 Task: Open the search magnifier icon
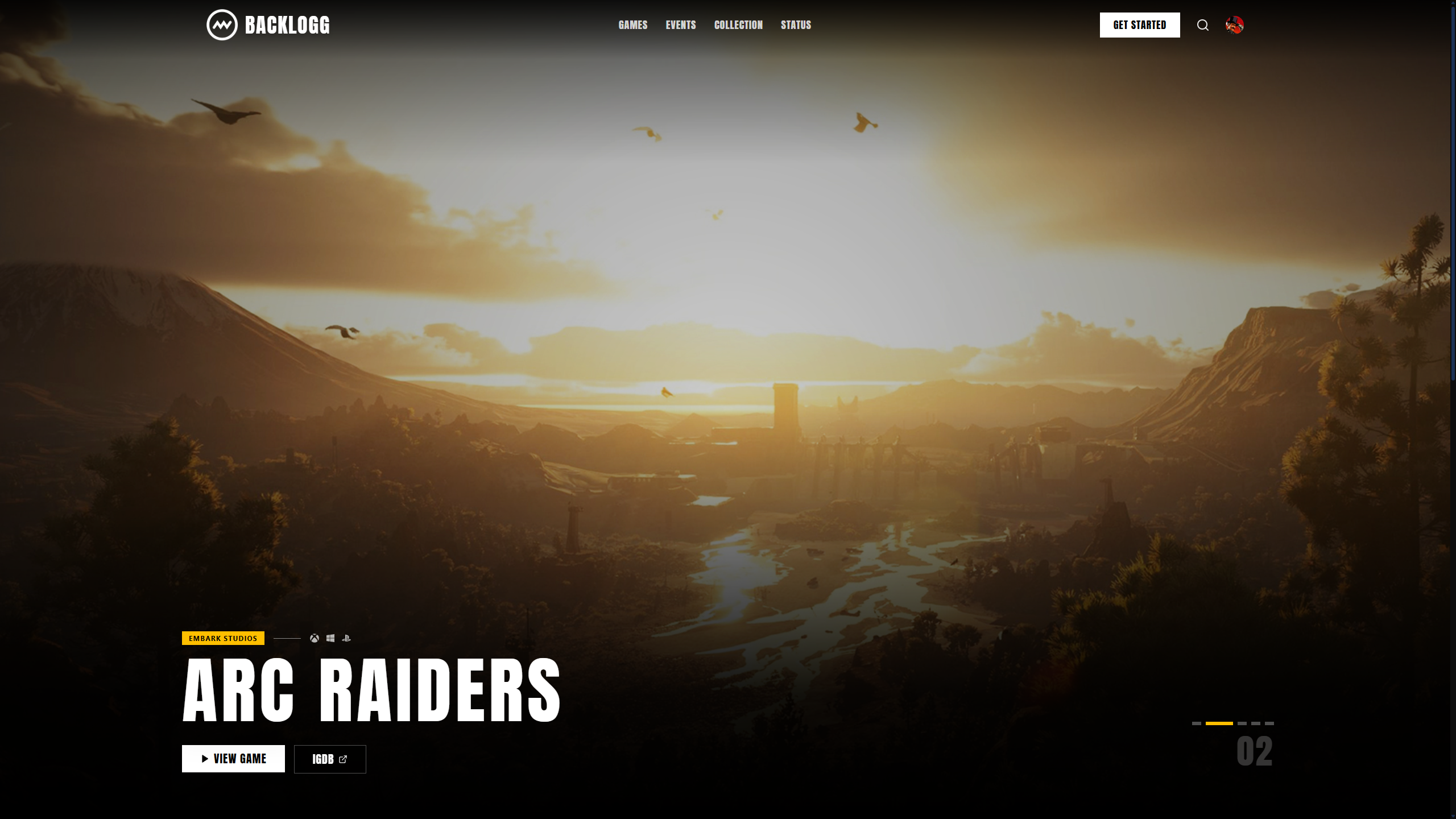click(1203, 24)
